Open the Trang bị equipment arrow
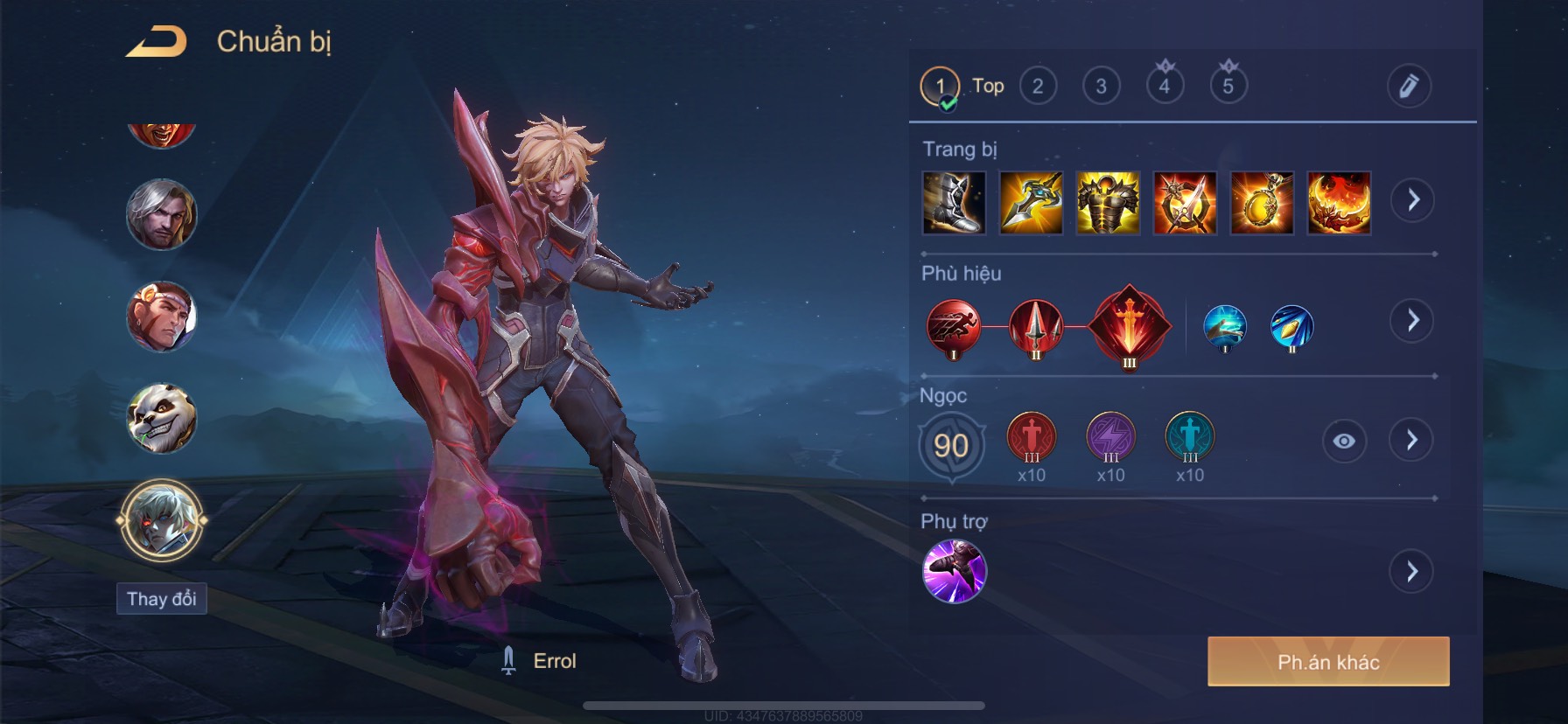1568x724 pixels. pyautogui.click(x=1413, y=200)
